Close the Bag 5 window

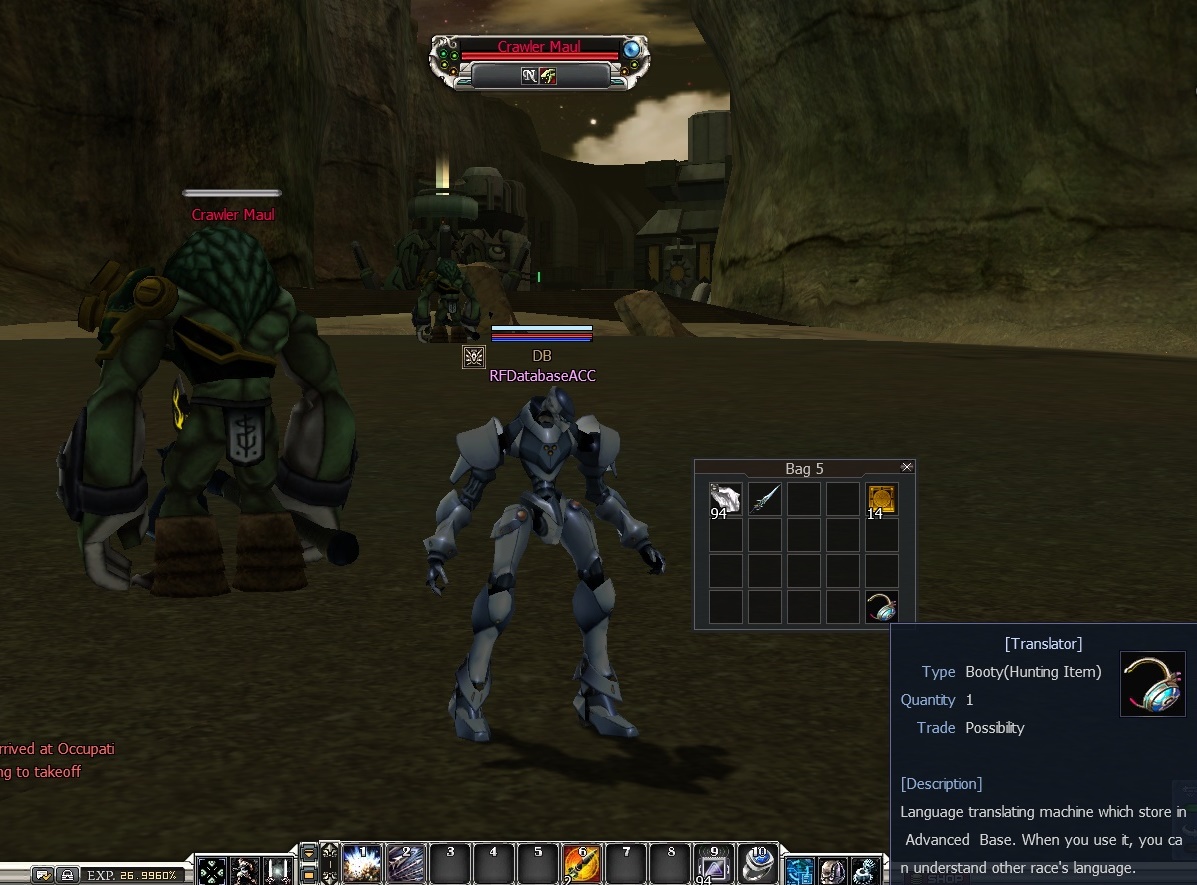[x=906, y=467]
